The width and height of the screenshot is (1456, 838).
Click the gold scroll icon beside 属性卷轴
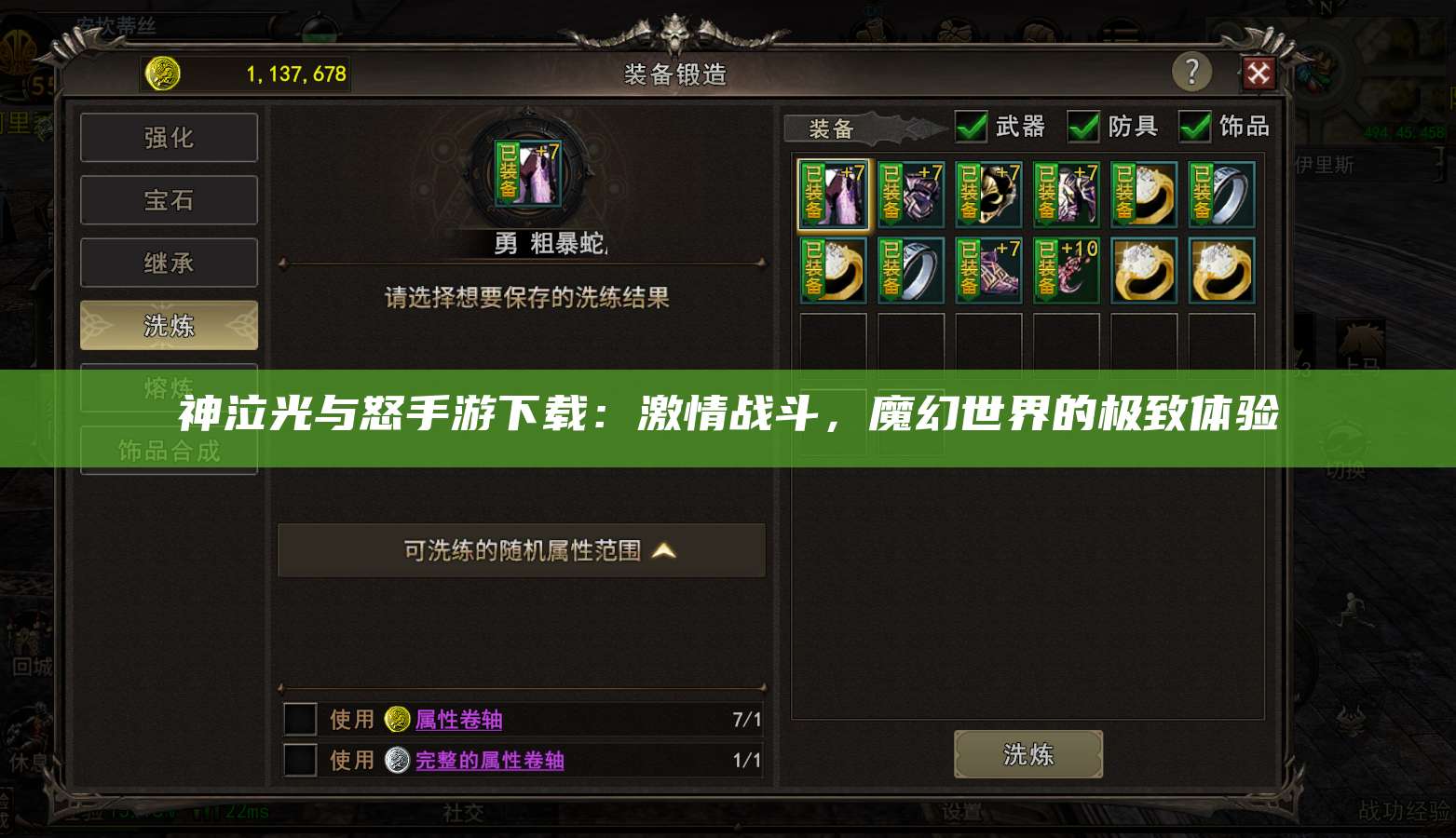[x=398, y=719]
